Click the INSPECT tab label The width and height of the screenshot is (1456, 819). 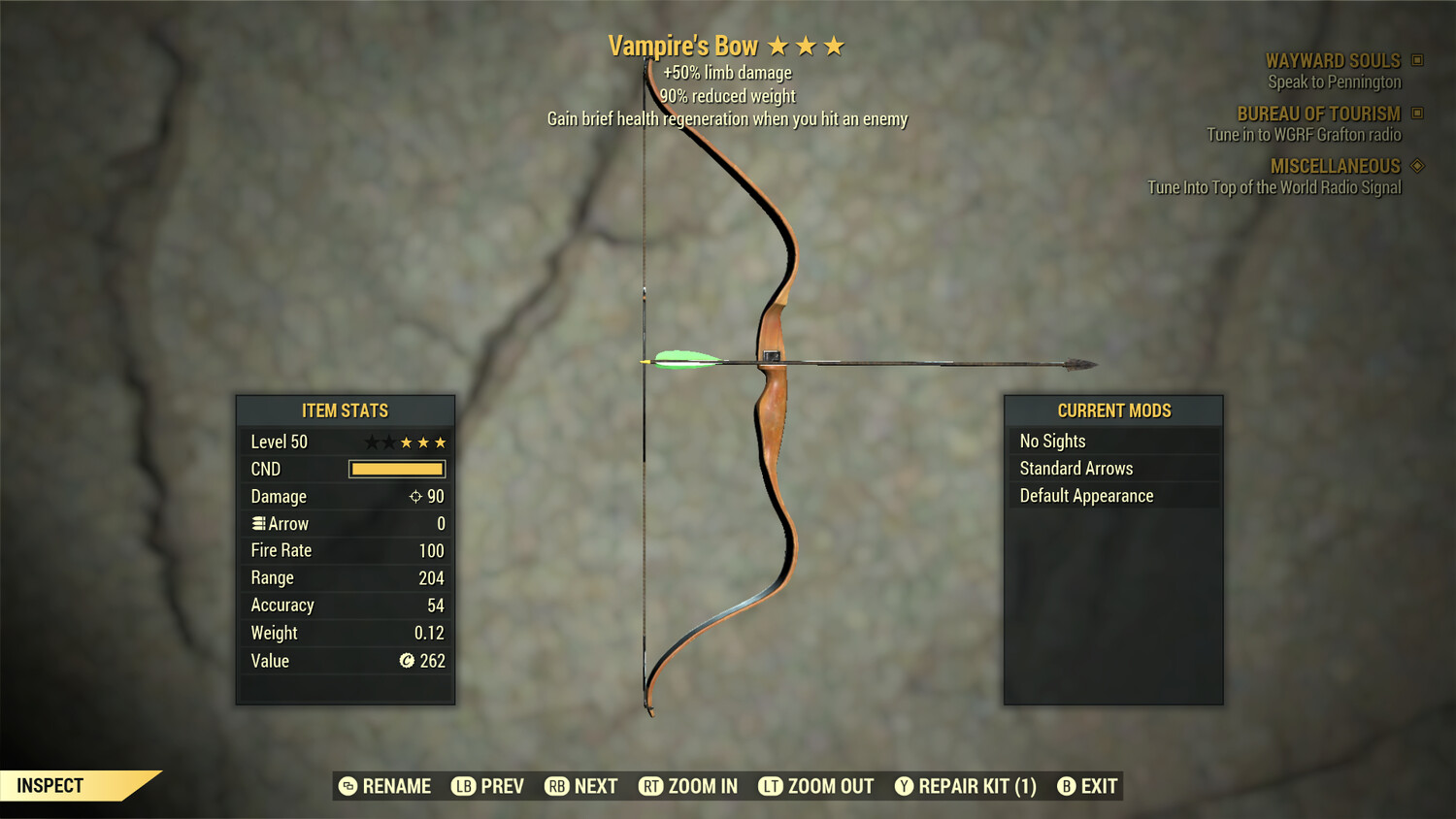click(50, 785)
